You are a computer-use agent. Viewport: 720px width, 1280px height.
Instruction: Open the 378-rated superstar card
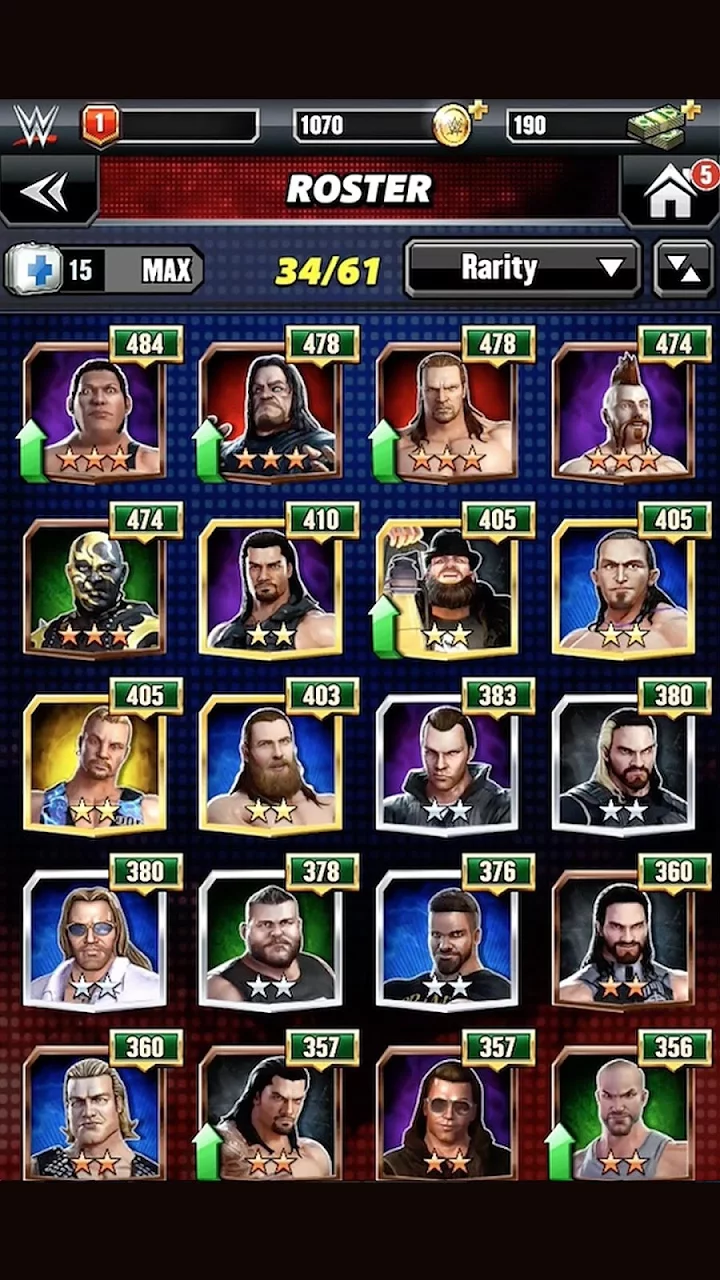(x=271, y=938)
